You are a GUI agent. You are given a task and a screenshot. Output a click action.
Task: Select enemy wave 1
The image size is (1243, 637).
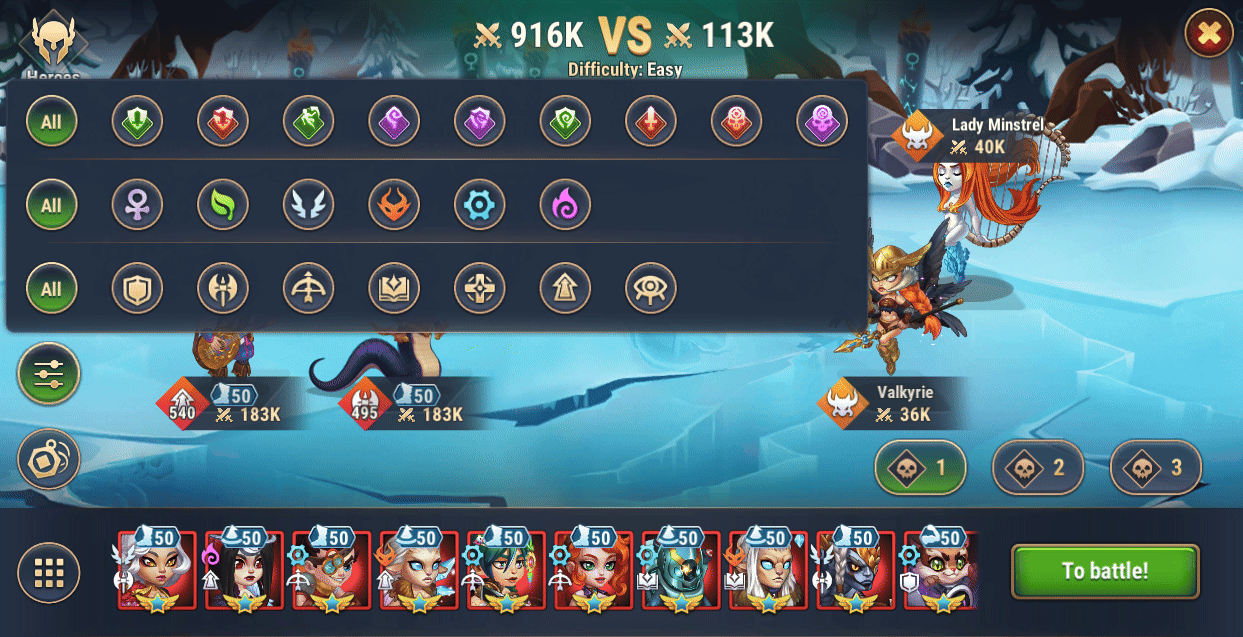coord(920,467)
